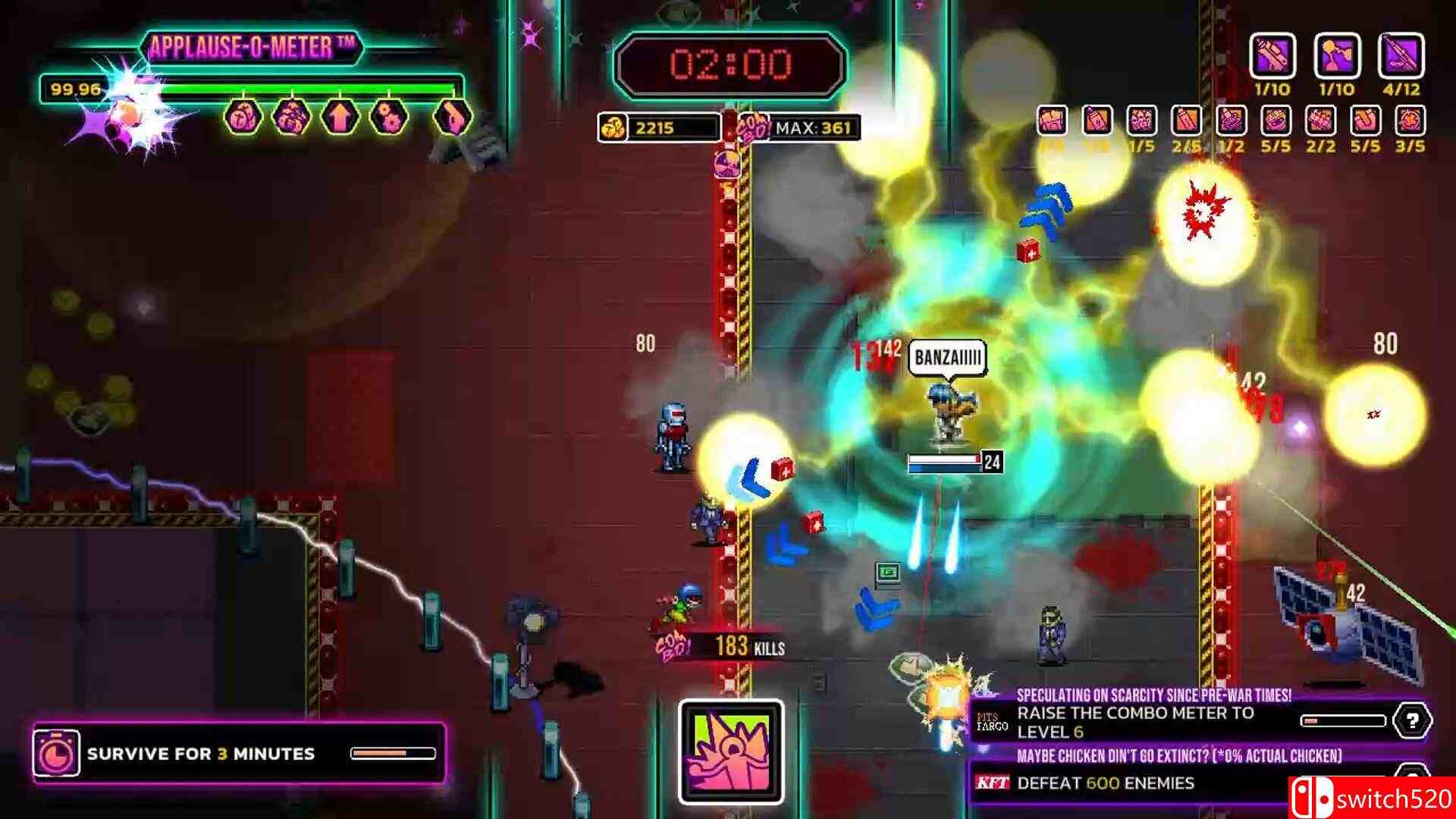1456x819 pixels.
Task: Click the star-burst perk icon showing 3/5
Action: click(x=1410, y=120)
